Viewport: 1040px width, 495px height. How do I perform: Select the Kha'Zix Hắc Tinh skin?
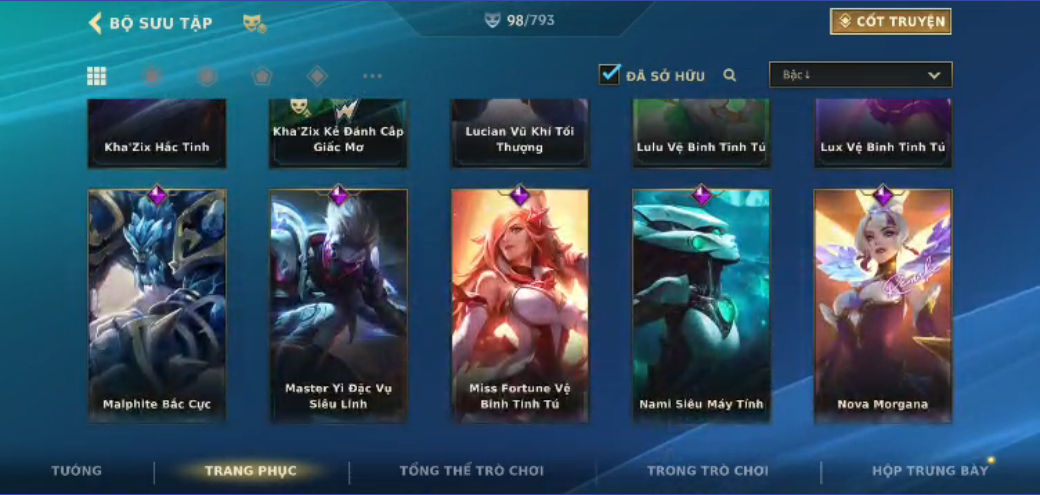(x=157, y=135)
